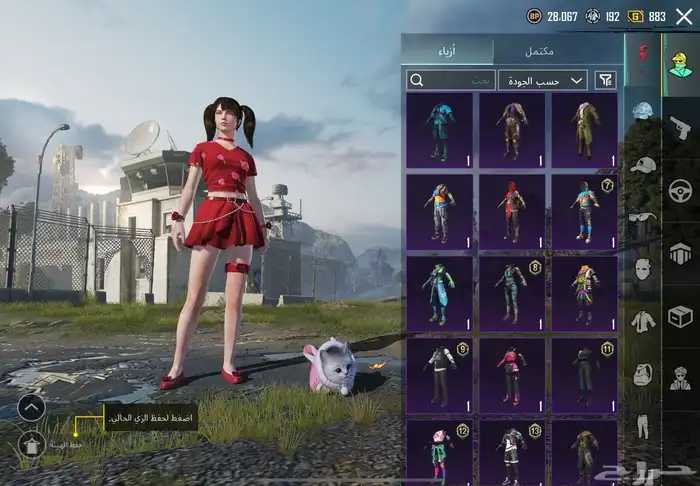
Task: Click the round up-arrow expand button
Action: (31, 407)
